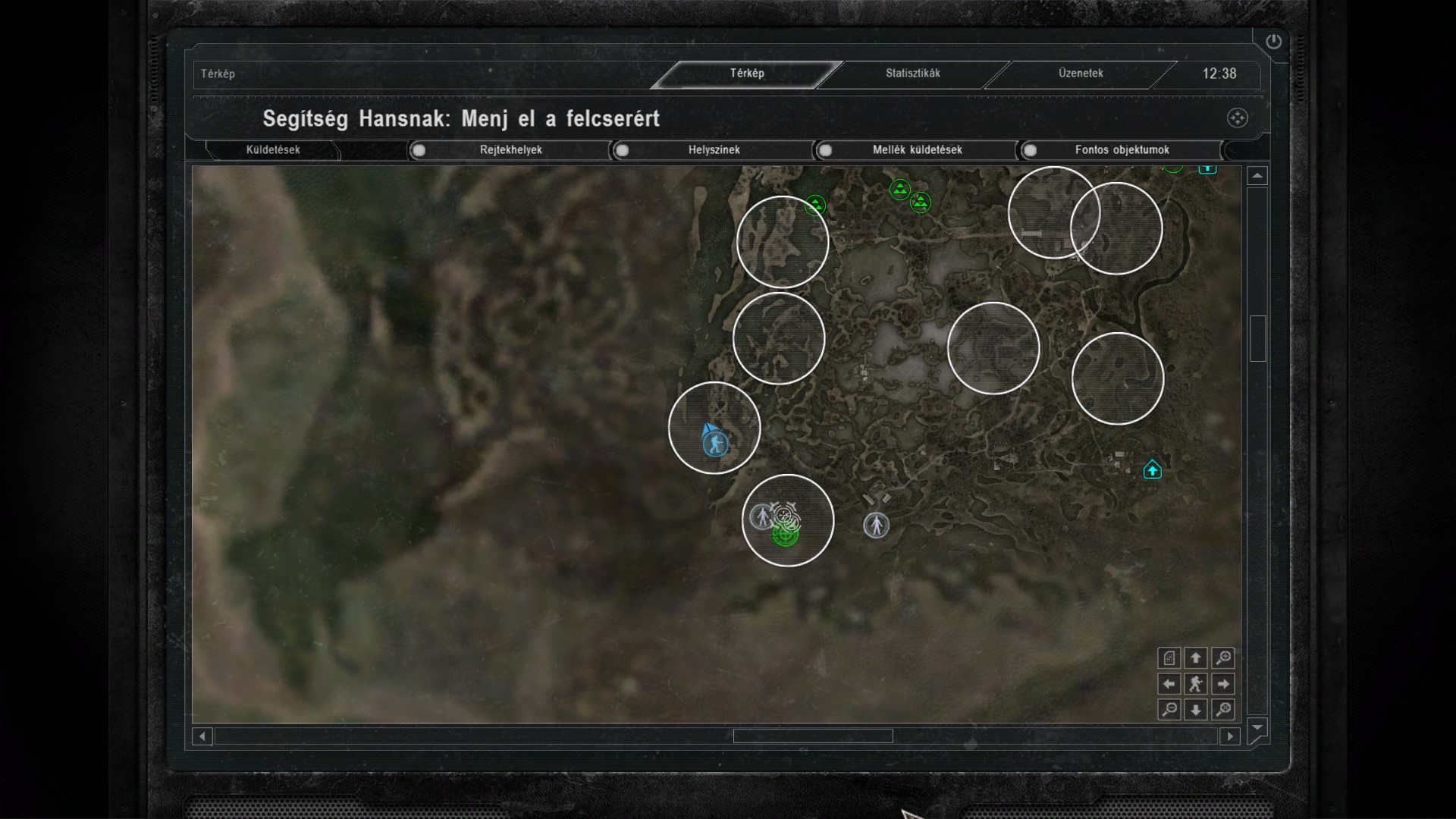1456x819 pixels.
Task: Pan the map right with the arrow button
Action: point(1223,684)
